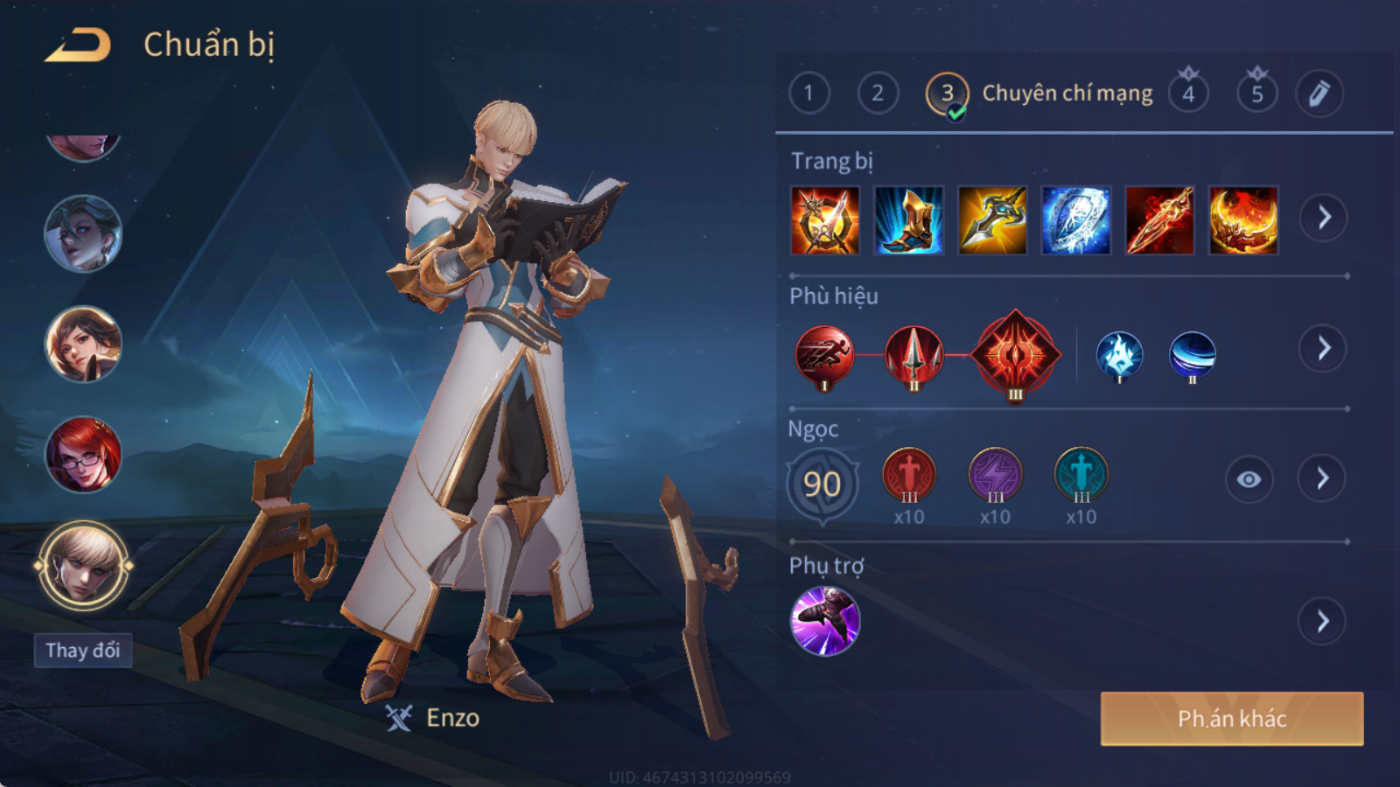
Task: Select the purple lightning gem
Action: click(x=995, y=475)
